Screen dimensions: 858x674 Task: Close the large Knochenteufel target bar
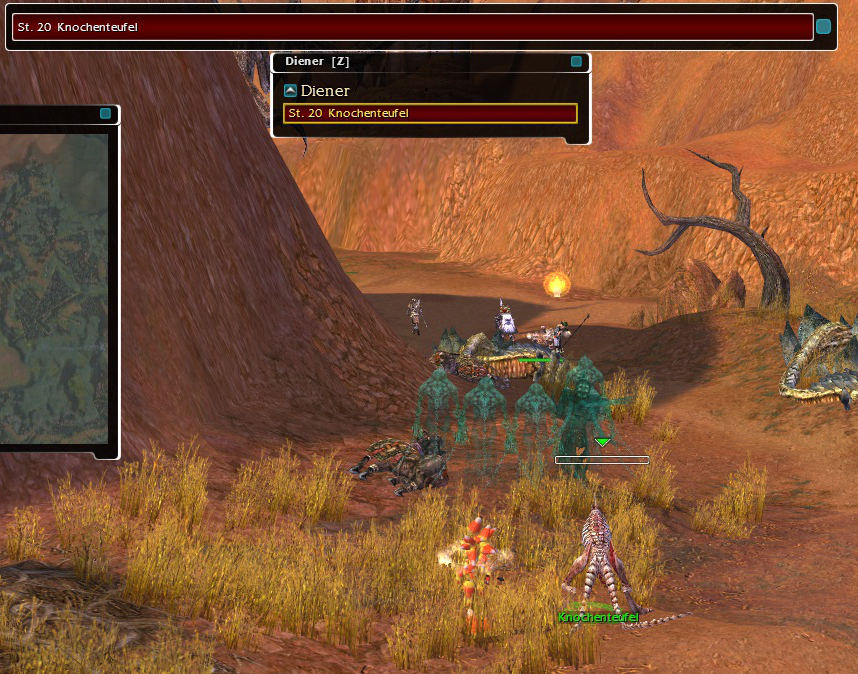pos(823,27)
